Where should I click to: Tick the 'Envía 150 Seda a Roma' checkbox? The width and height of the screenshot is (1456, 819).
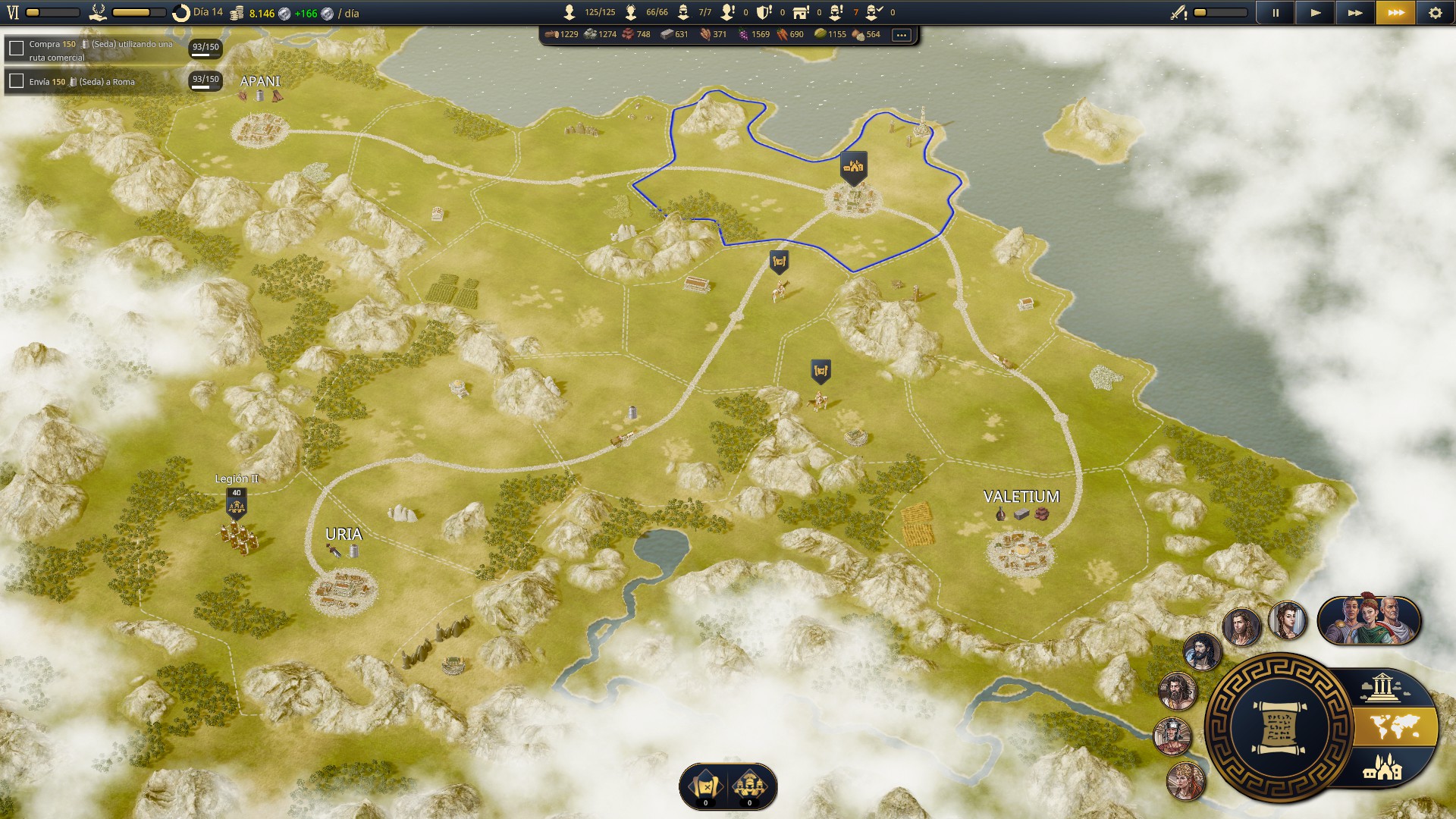[17, 81]
